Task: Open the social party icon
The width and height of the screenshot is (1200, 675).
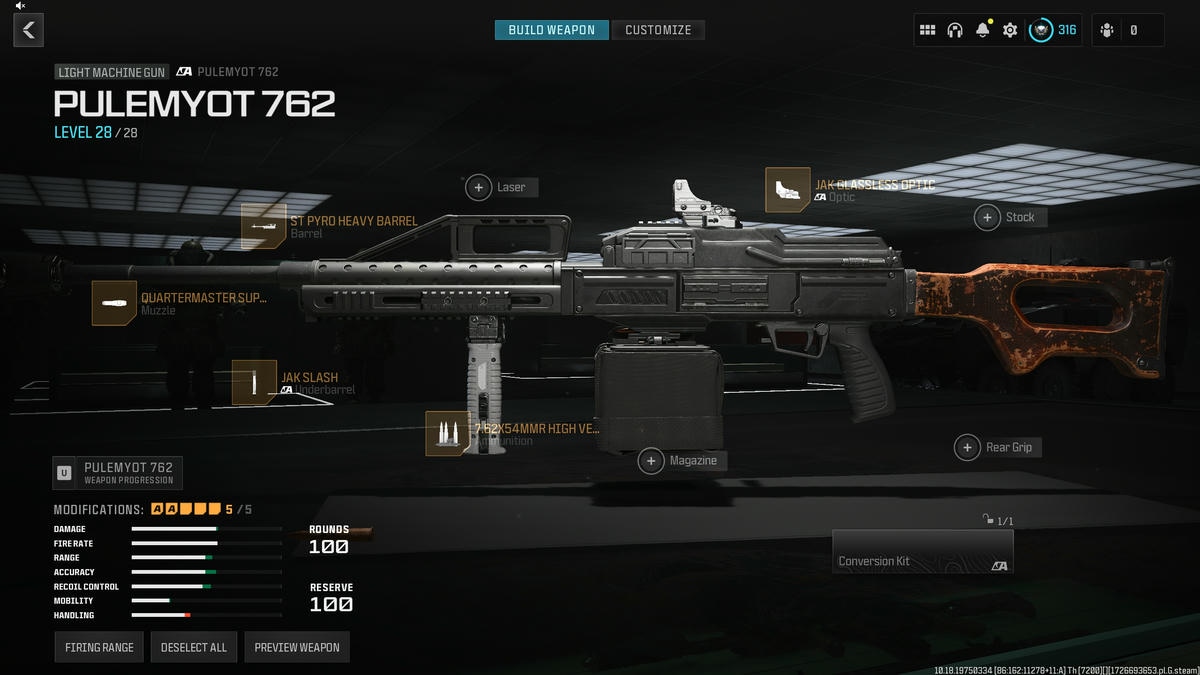Action: tap(1107, 30)
